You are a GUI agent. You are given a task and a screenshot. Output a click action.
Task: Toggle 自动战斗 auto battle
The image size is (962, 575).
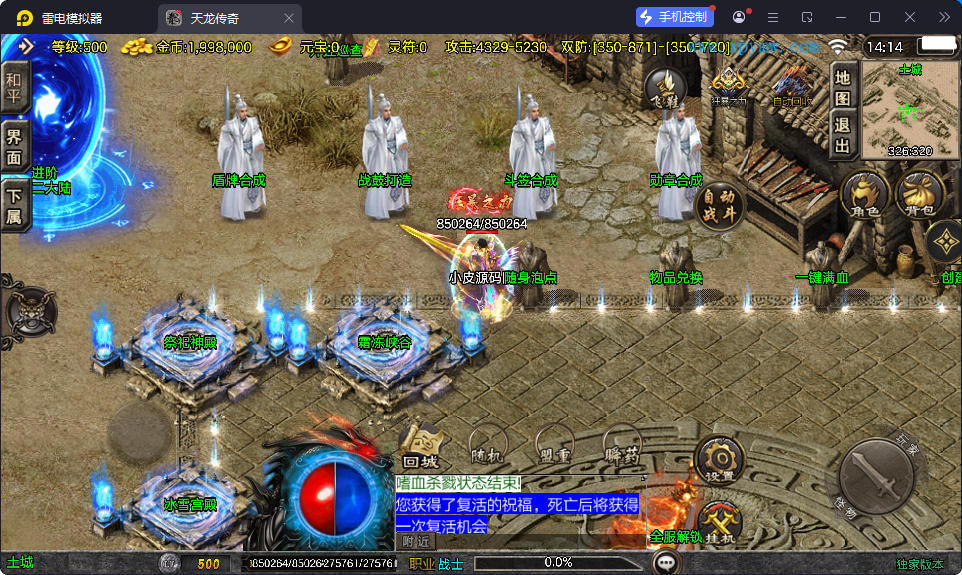(x=720, y=205)
